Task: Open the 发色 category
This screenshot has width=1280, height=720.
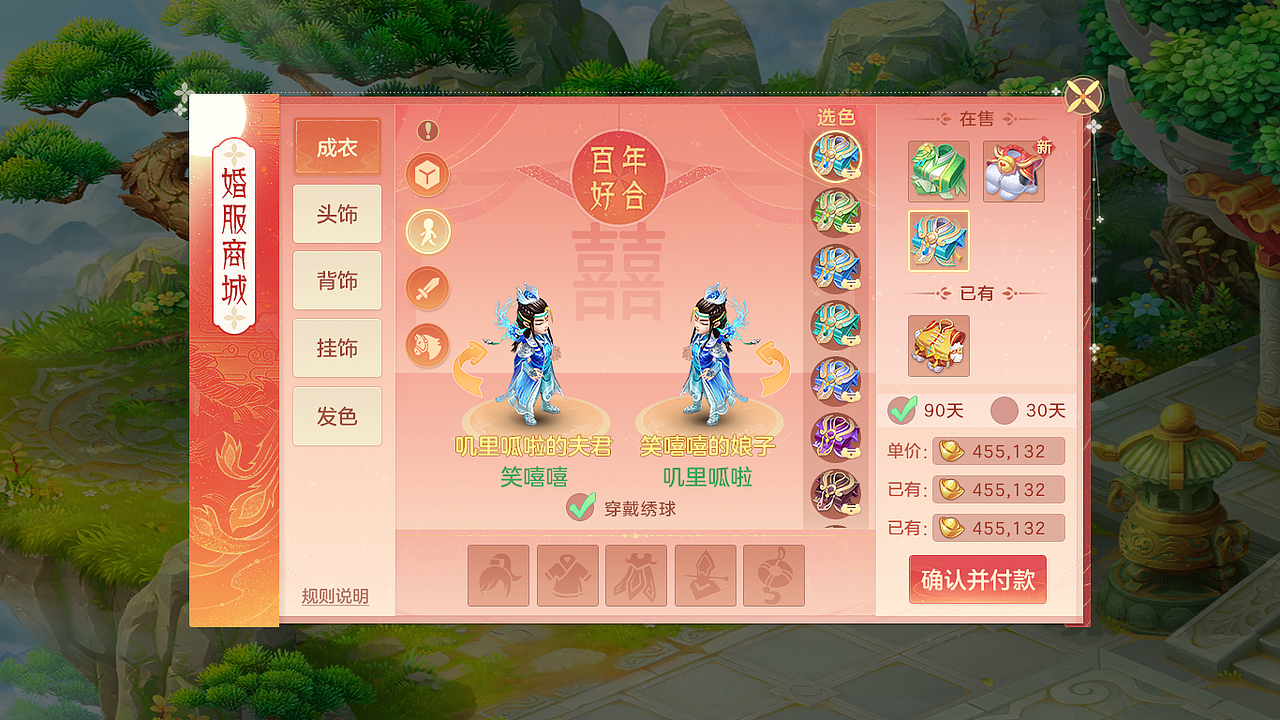Action: [337, 415]
